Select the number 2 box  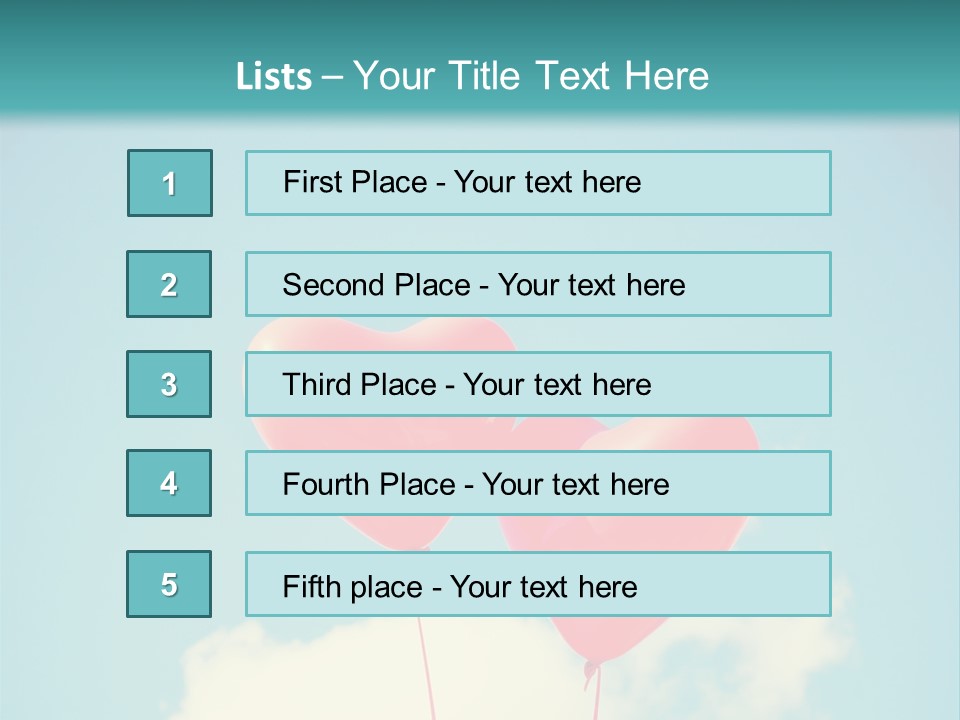coord(169,284)
